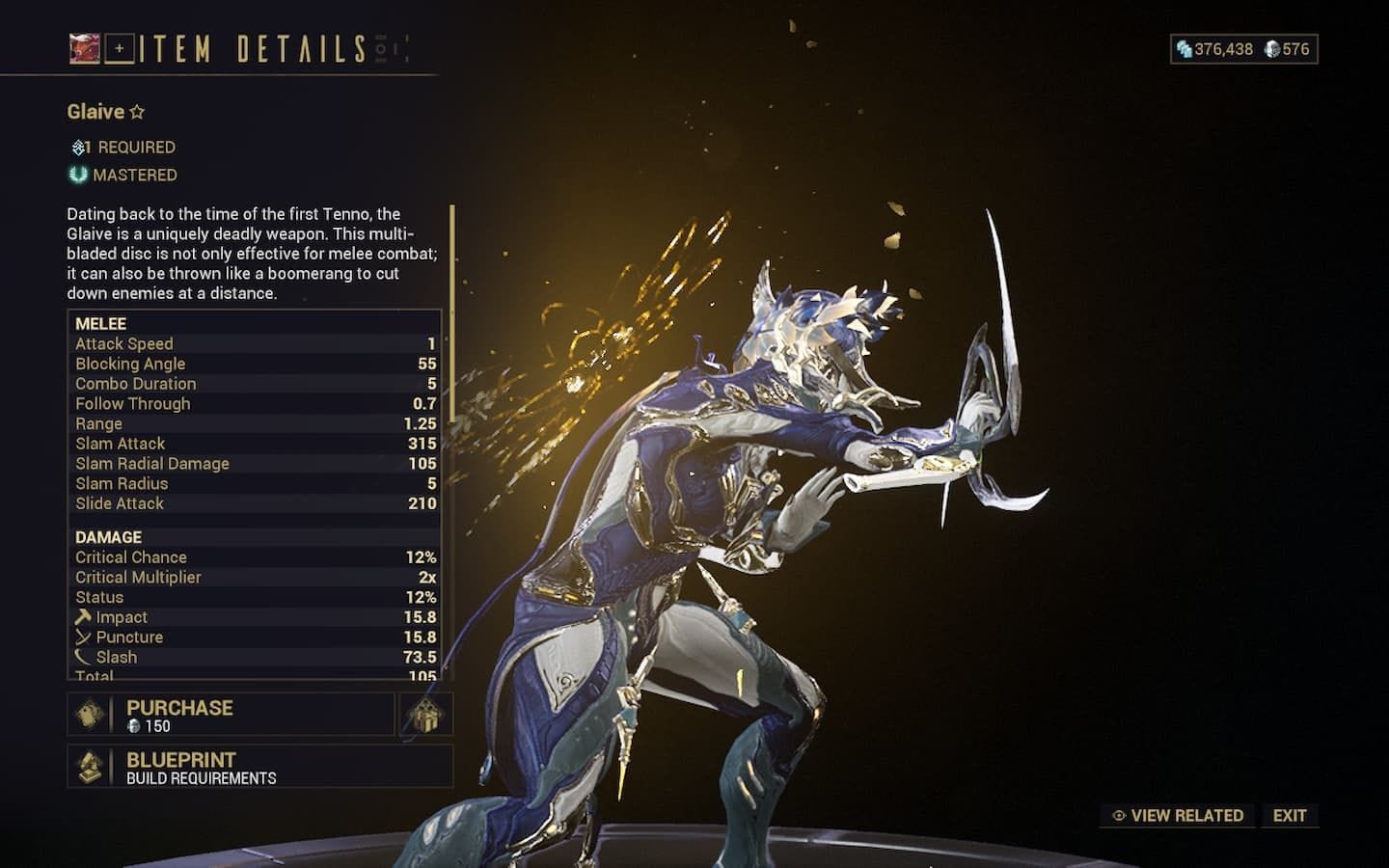This screenshot has height=868, width=1389.
Task: Click the hand icon inside the Purchase button
Action: click(x=87, y=714)
